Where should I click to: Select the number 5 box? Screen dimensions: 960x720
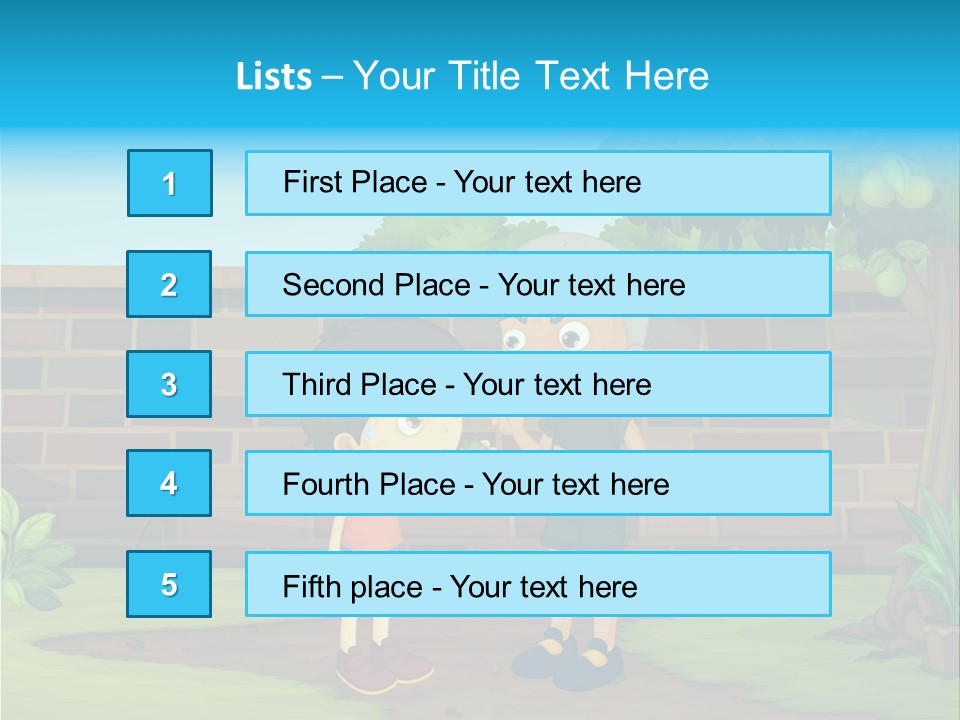pyautogui.click(x=169, y=584)
